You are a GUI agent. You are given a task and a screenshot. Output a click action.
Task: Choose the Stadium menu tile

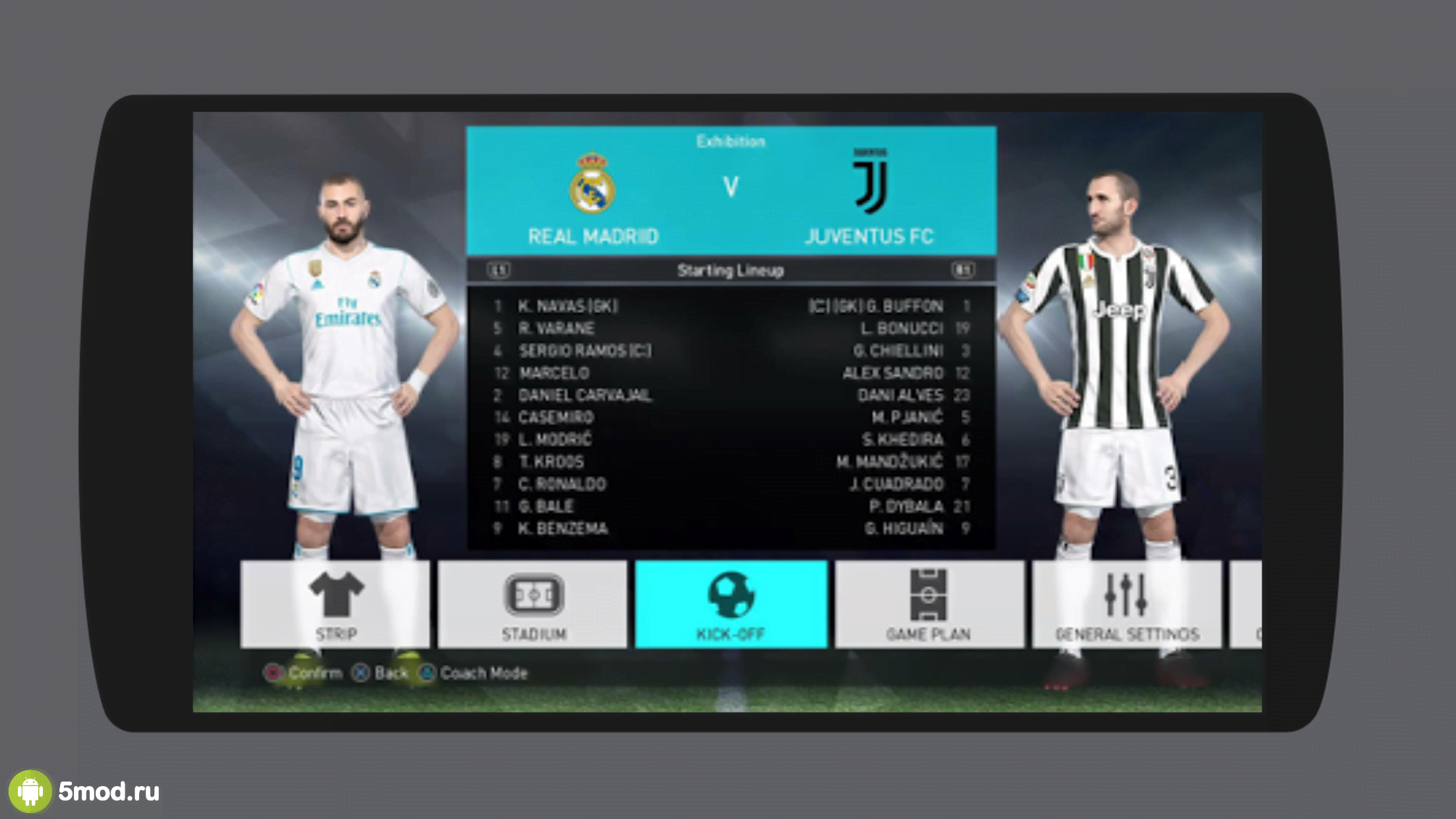533,604
